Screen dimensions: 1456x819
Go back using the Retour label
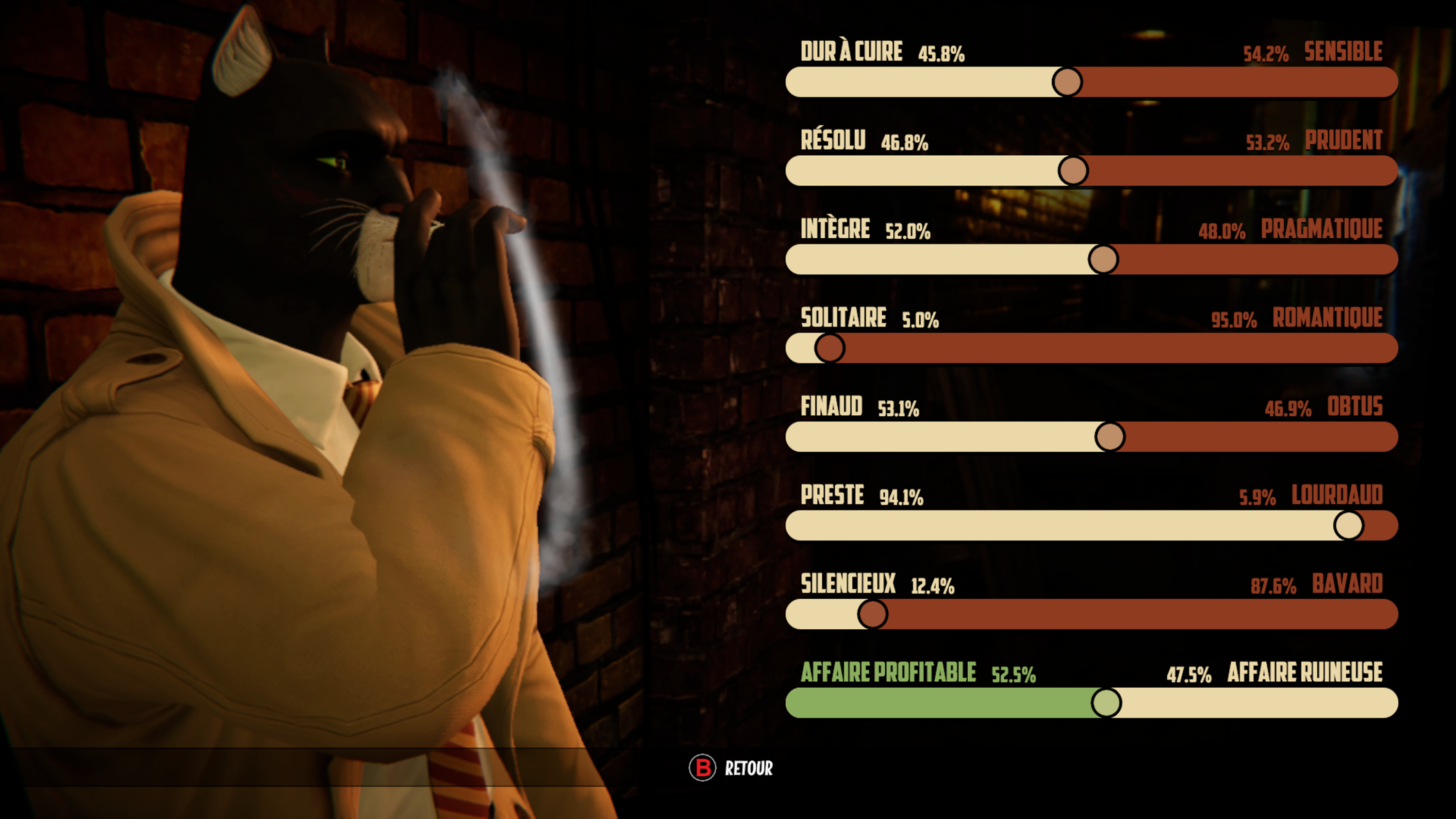tap(748, 768)
